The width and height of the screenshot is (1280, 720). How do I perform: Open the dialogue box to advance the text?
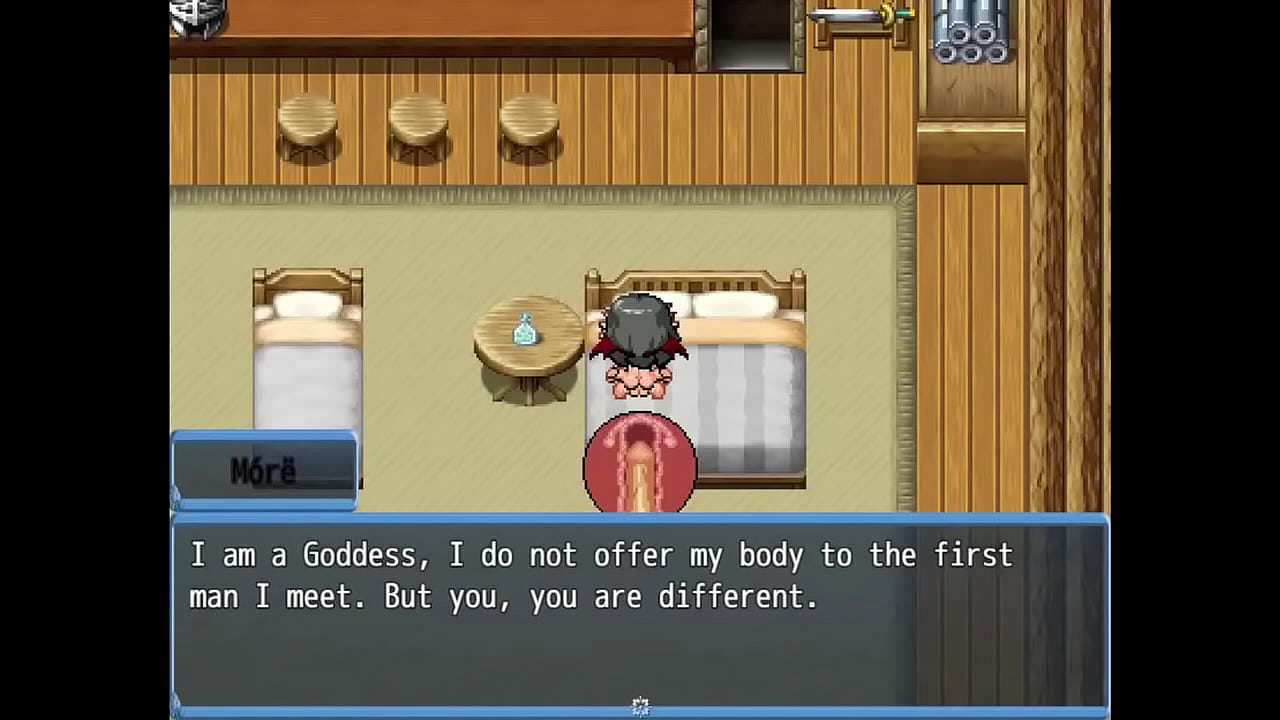click(x=640, y=615)
